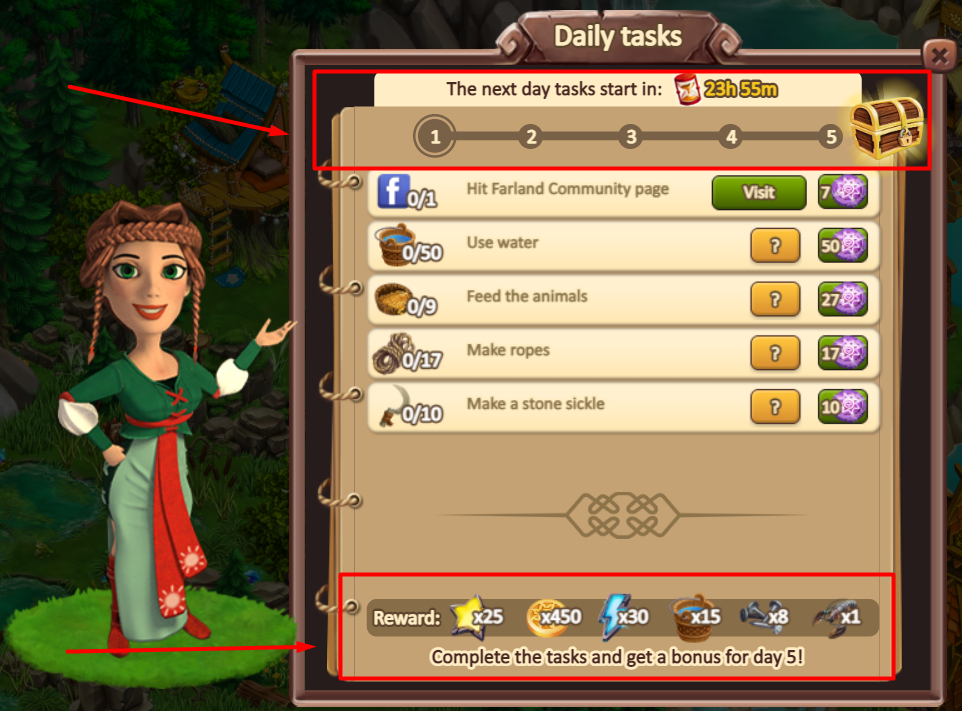The height and width of the screenshot is (711, 962).
Task: Show help for Use water task
Action: tap(775, 246)
